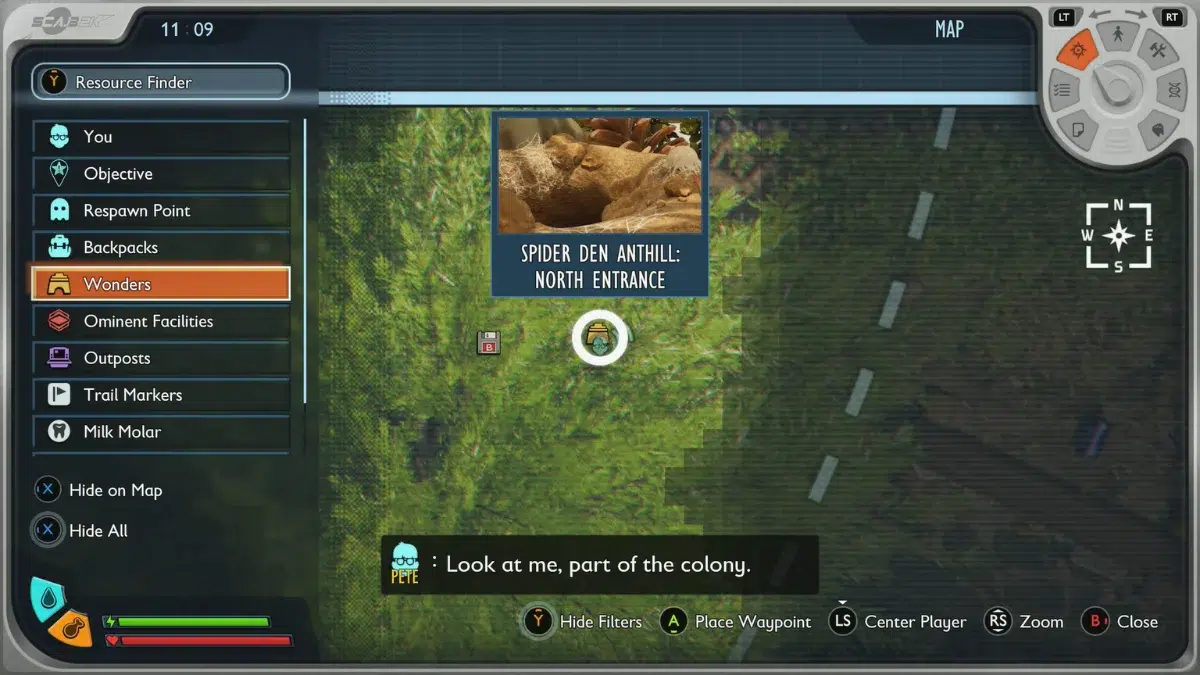This screenshot has width=1200, height=675.
Task: Switch to the character status tab
Action: [x=1117, y=36]
